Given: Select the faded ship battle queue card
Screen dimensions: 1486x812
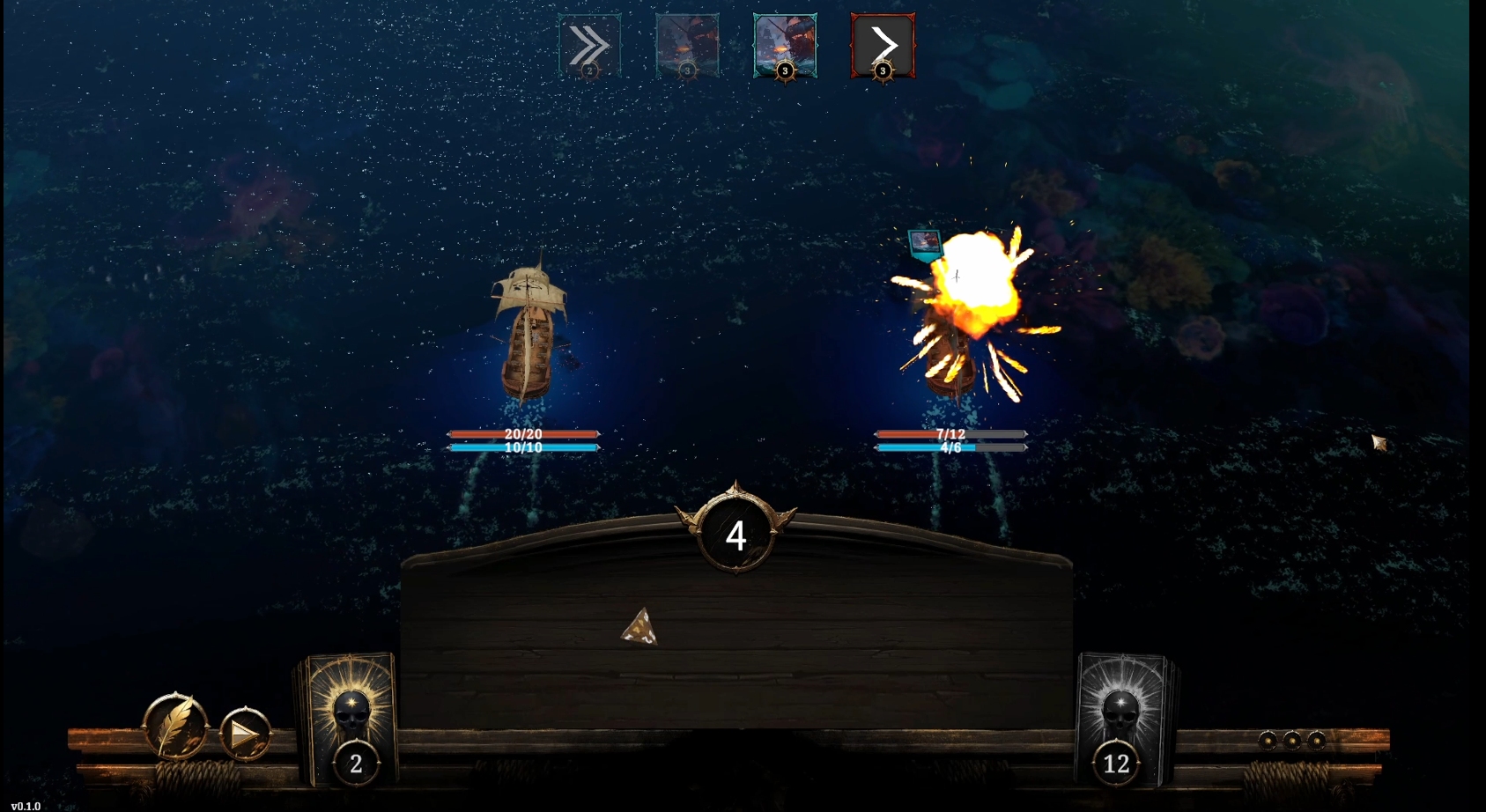Looking at the screenshot, I should (x=687, y=46).
